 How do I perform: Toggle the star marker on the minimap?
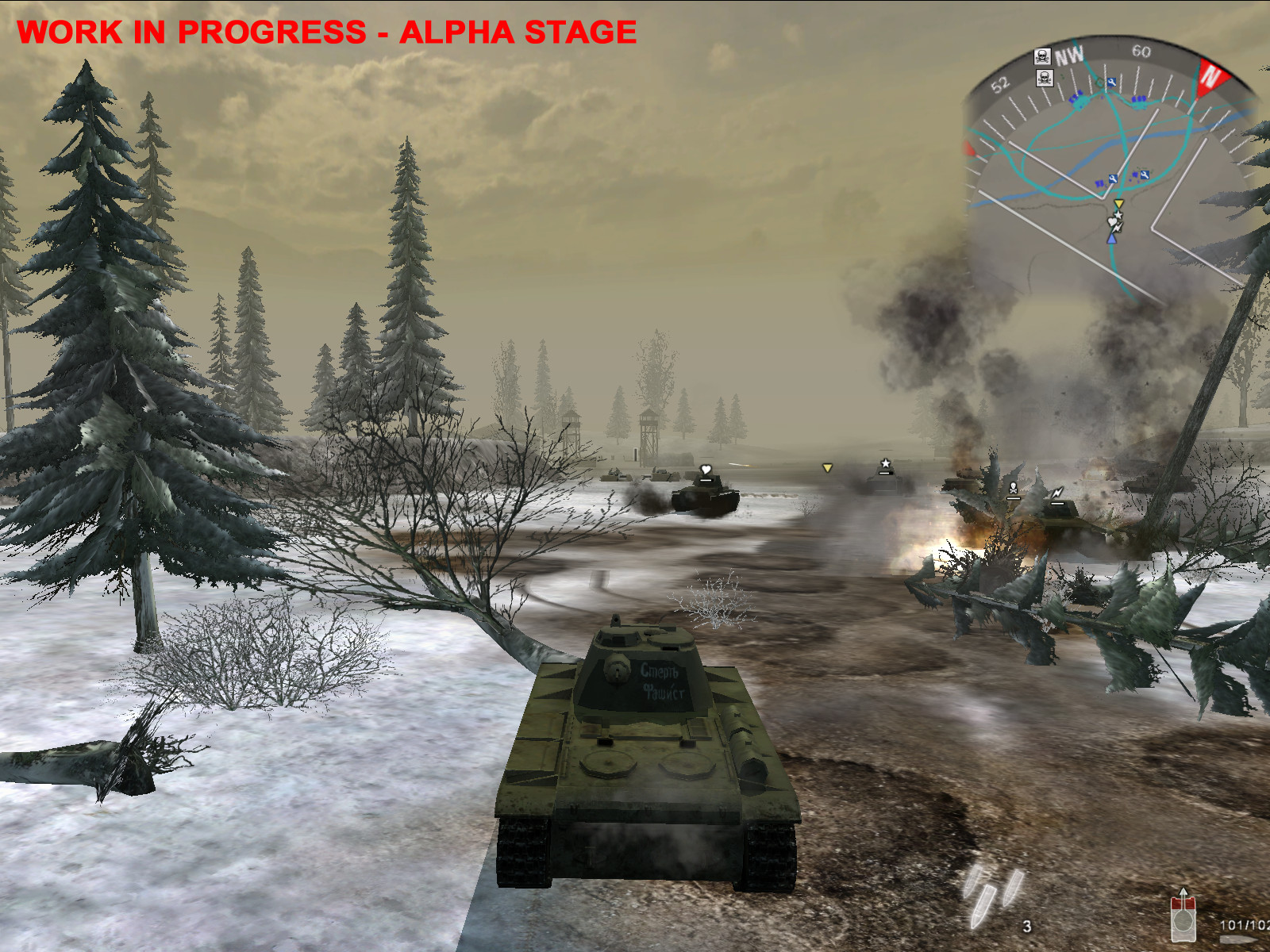[x=1118, y=215]
